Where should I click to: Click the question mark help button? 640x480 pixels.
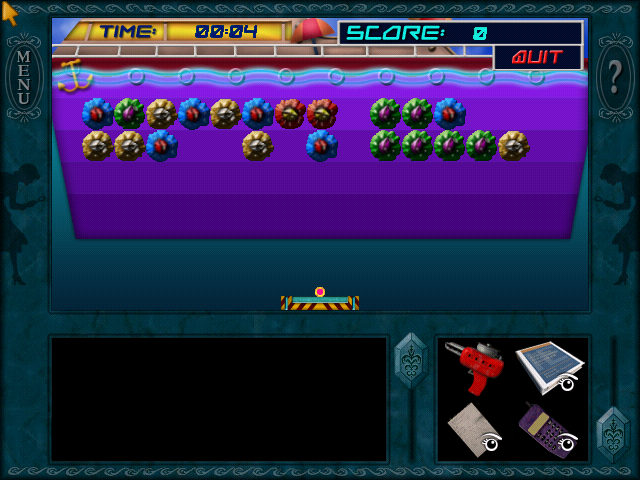click(614, 76)
